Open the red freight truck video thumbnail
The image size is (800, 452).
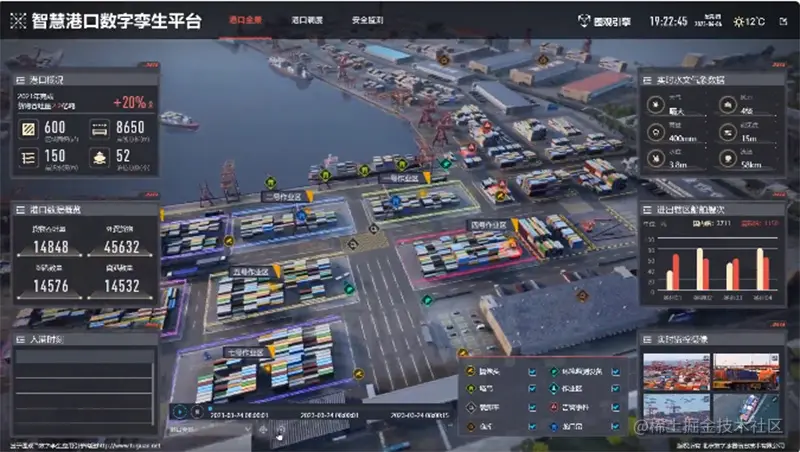(746, 373)
